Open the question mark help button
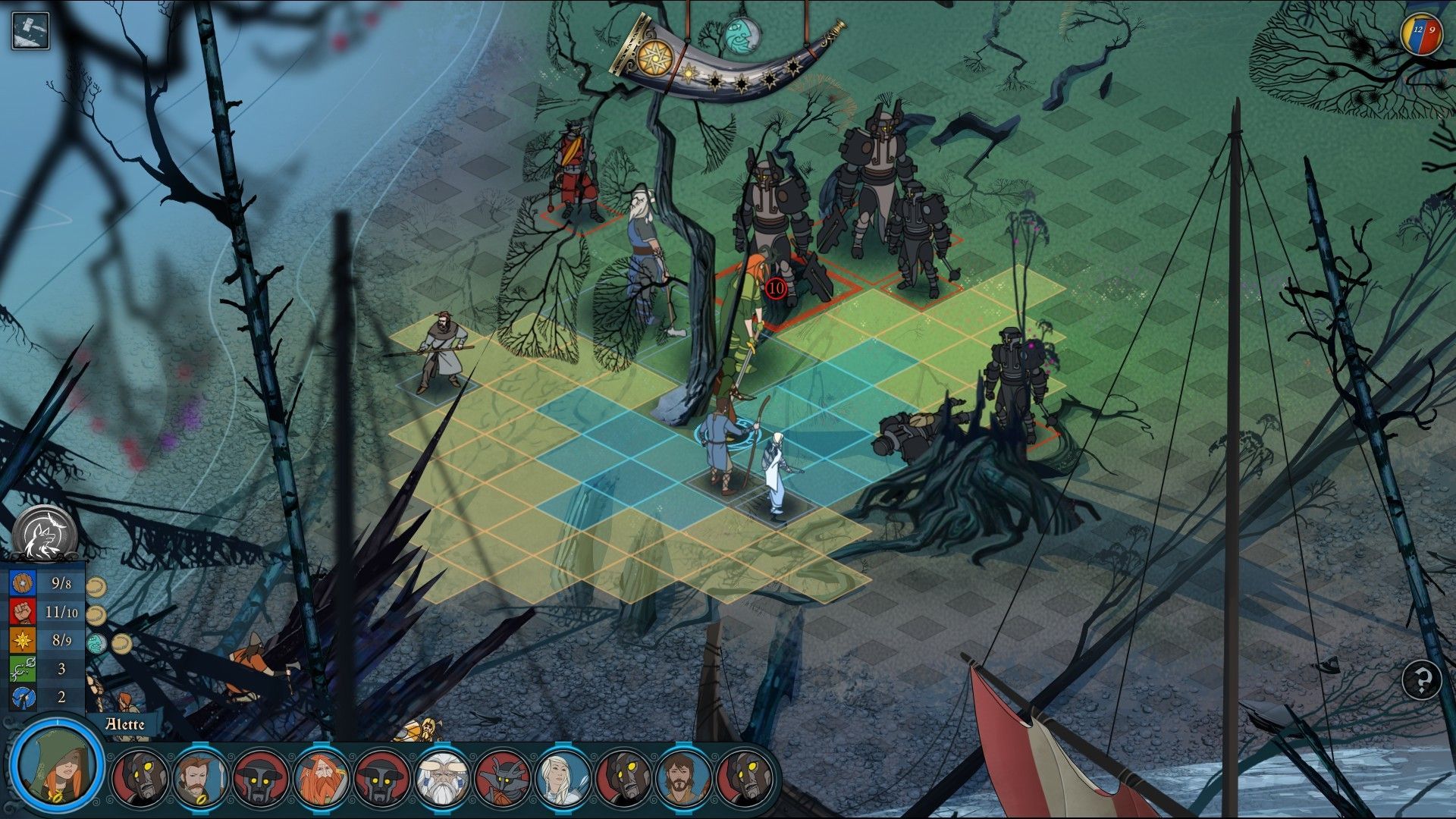 [x=1422, y=680]
